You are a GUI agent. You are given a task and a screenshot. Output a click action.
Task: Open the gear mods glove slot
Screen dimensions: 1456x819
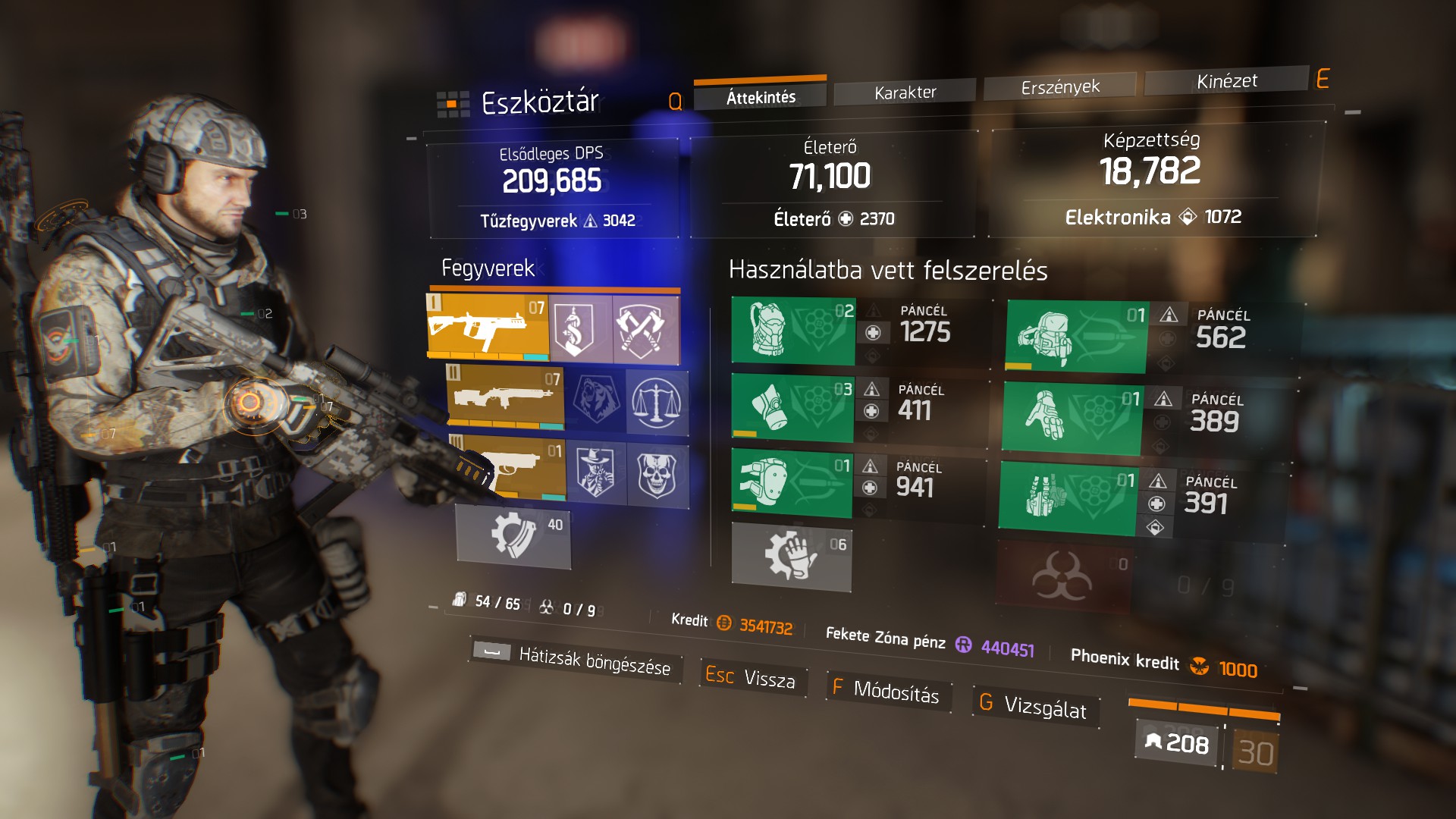pyautogui.click(x=791, y=557)
